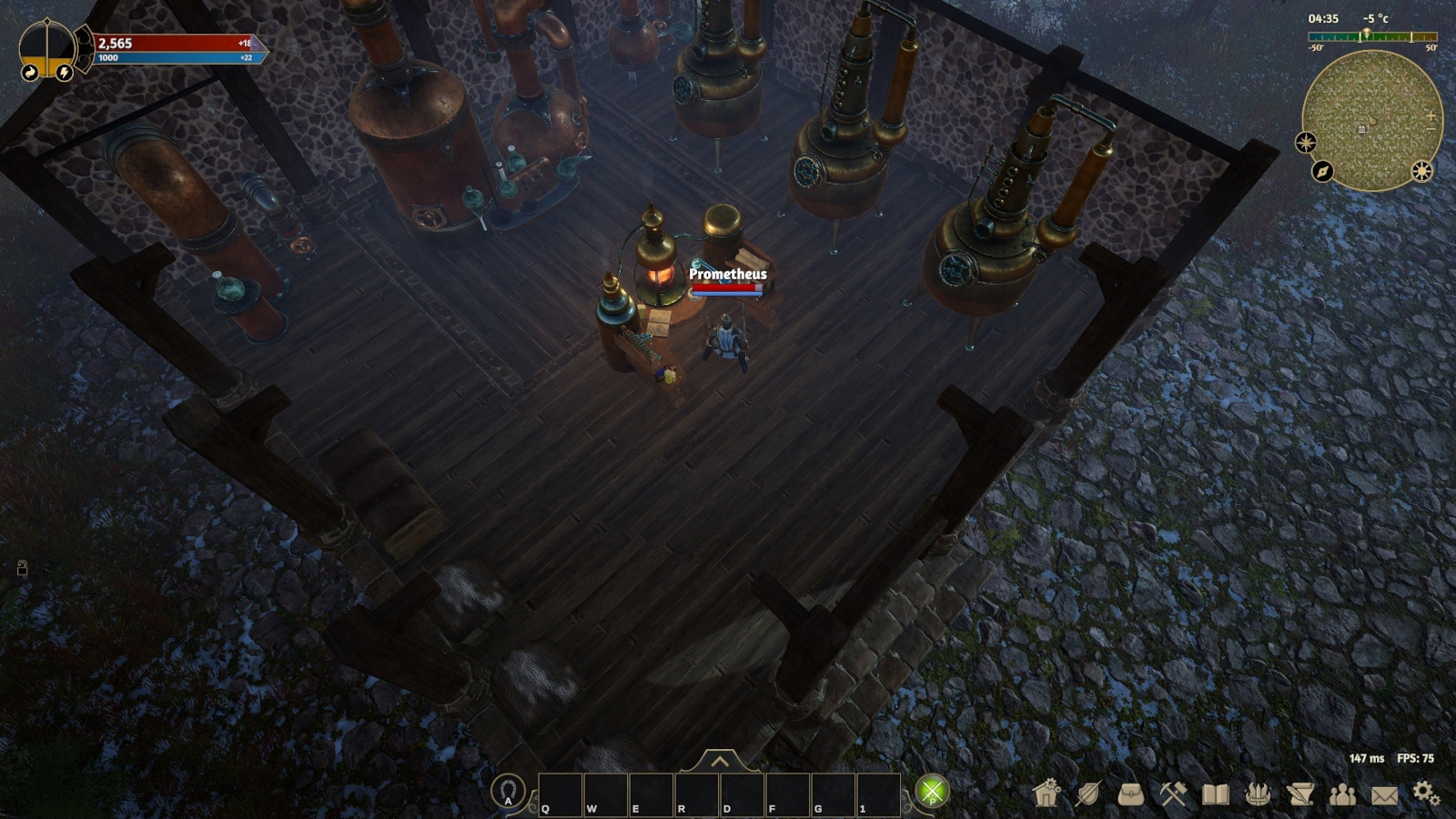Zoom in the minimap with plus button
The image size is (1456, 819).
coord(1431,116)
